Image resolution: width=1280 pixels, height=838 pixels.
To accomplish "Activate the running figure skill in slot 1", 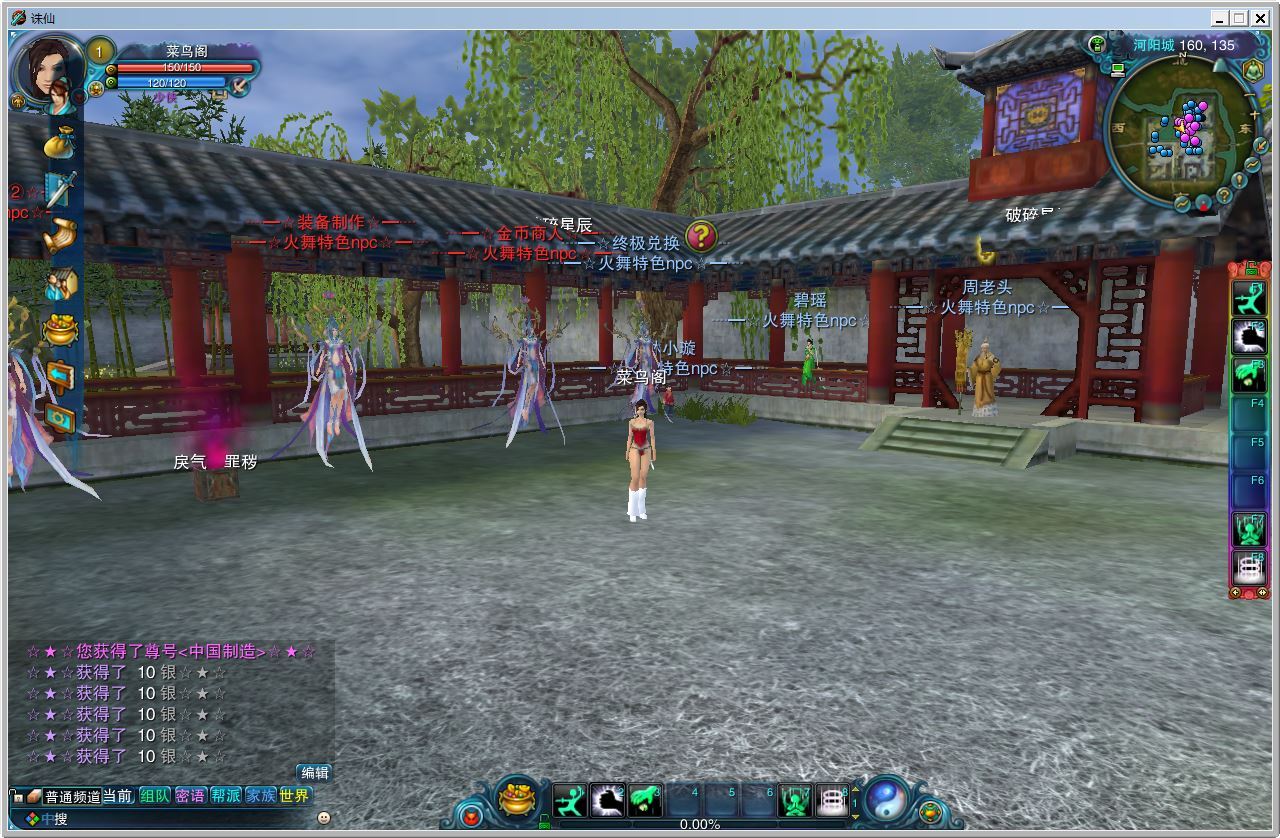I will click(570, 800).
